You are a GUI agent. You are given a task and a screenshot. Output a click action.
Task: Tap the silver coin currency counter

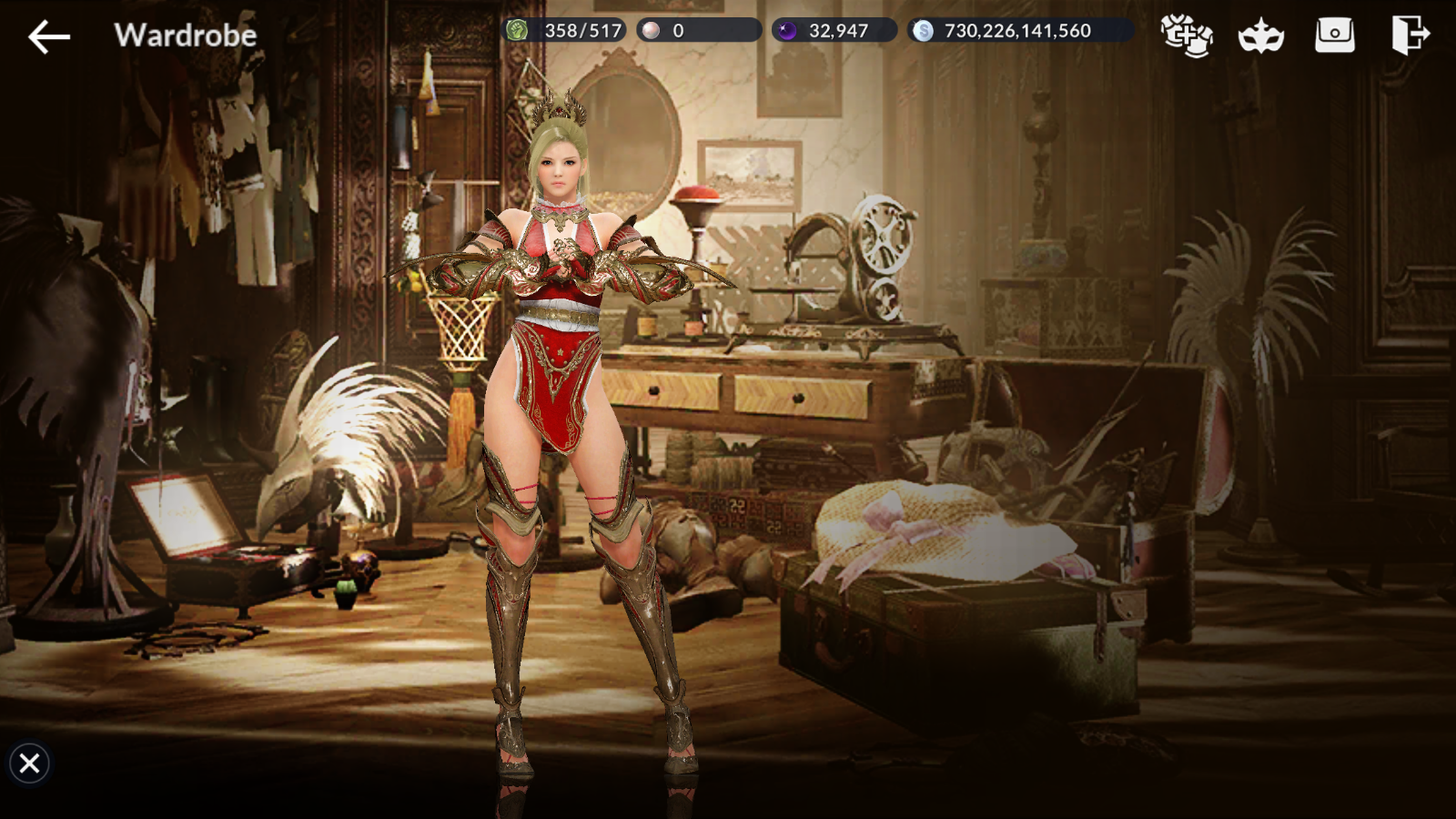[1019, 31]
